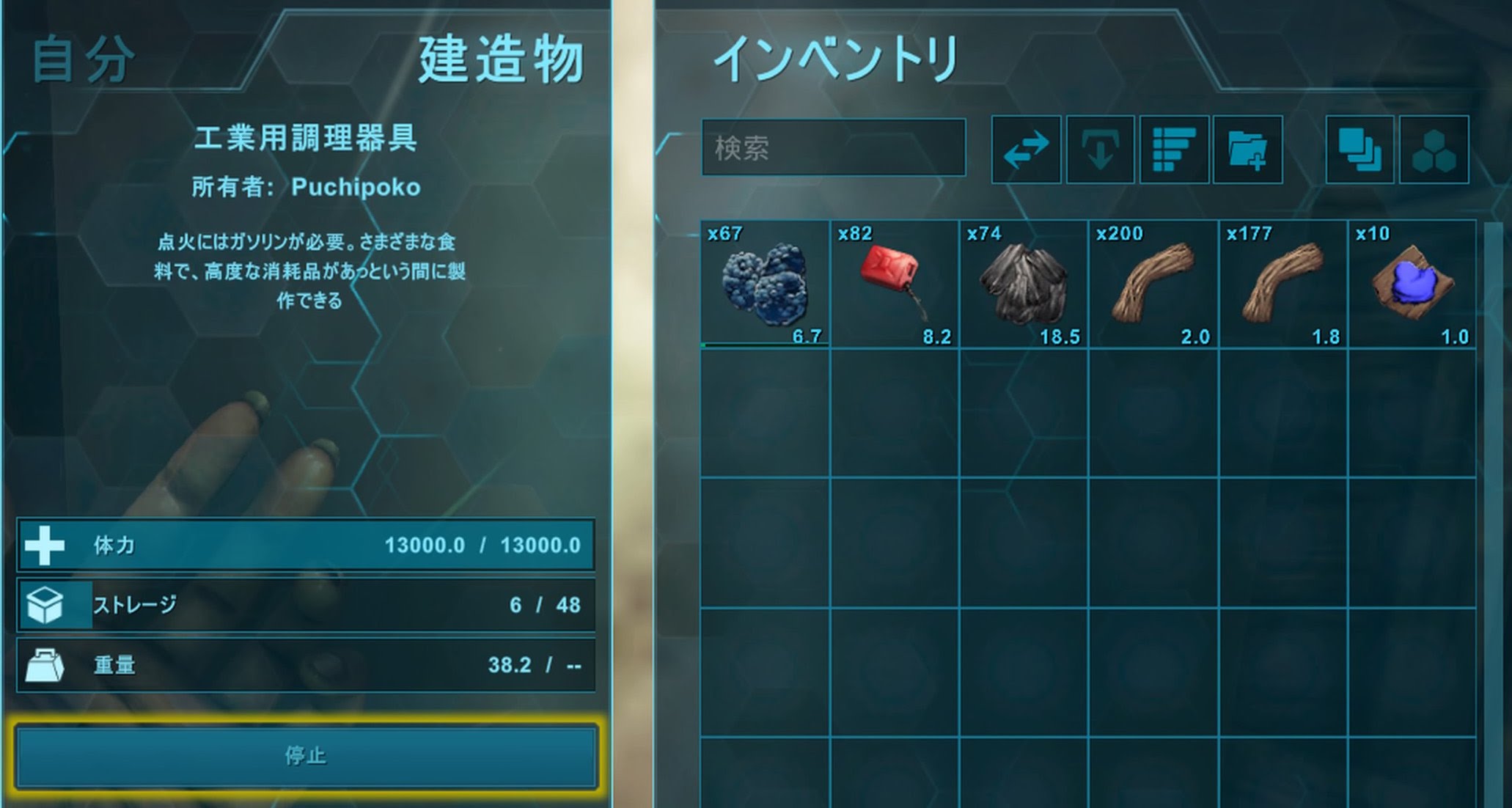Sort items with the bars icon
The height and width of the screenshot is (808, 1512).
pos(1174,150)
